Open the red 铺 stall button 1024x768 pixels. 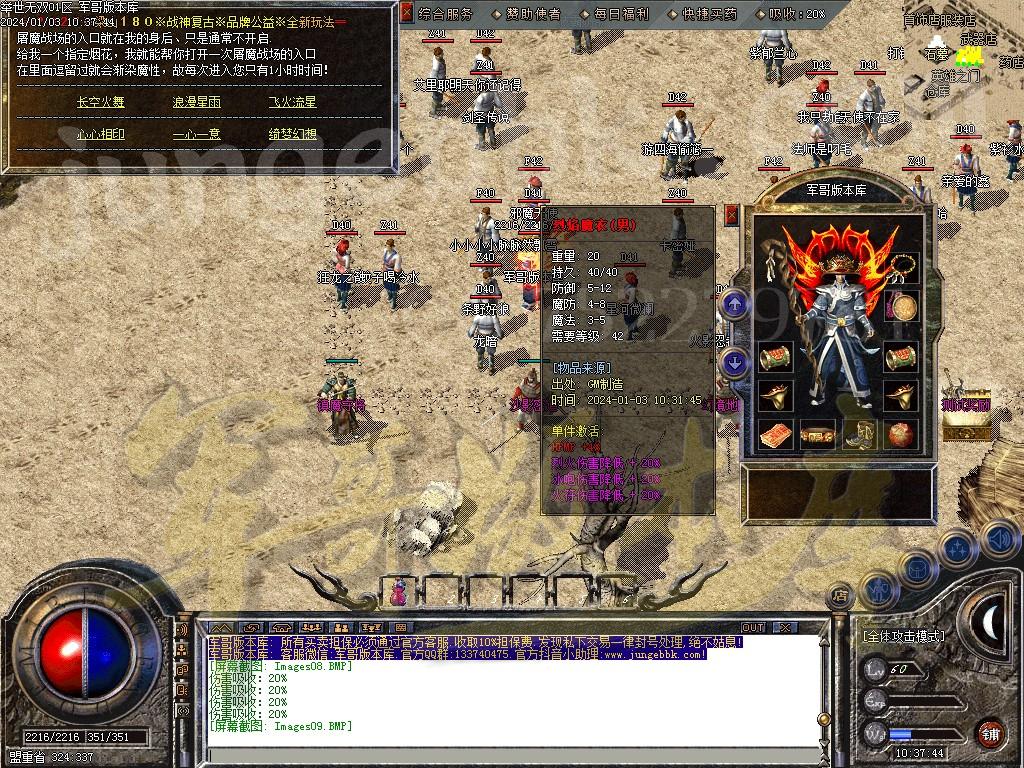pyautogui.click(x=990, y=732)
